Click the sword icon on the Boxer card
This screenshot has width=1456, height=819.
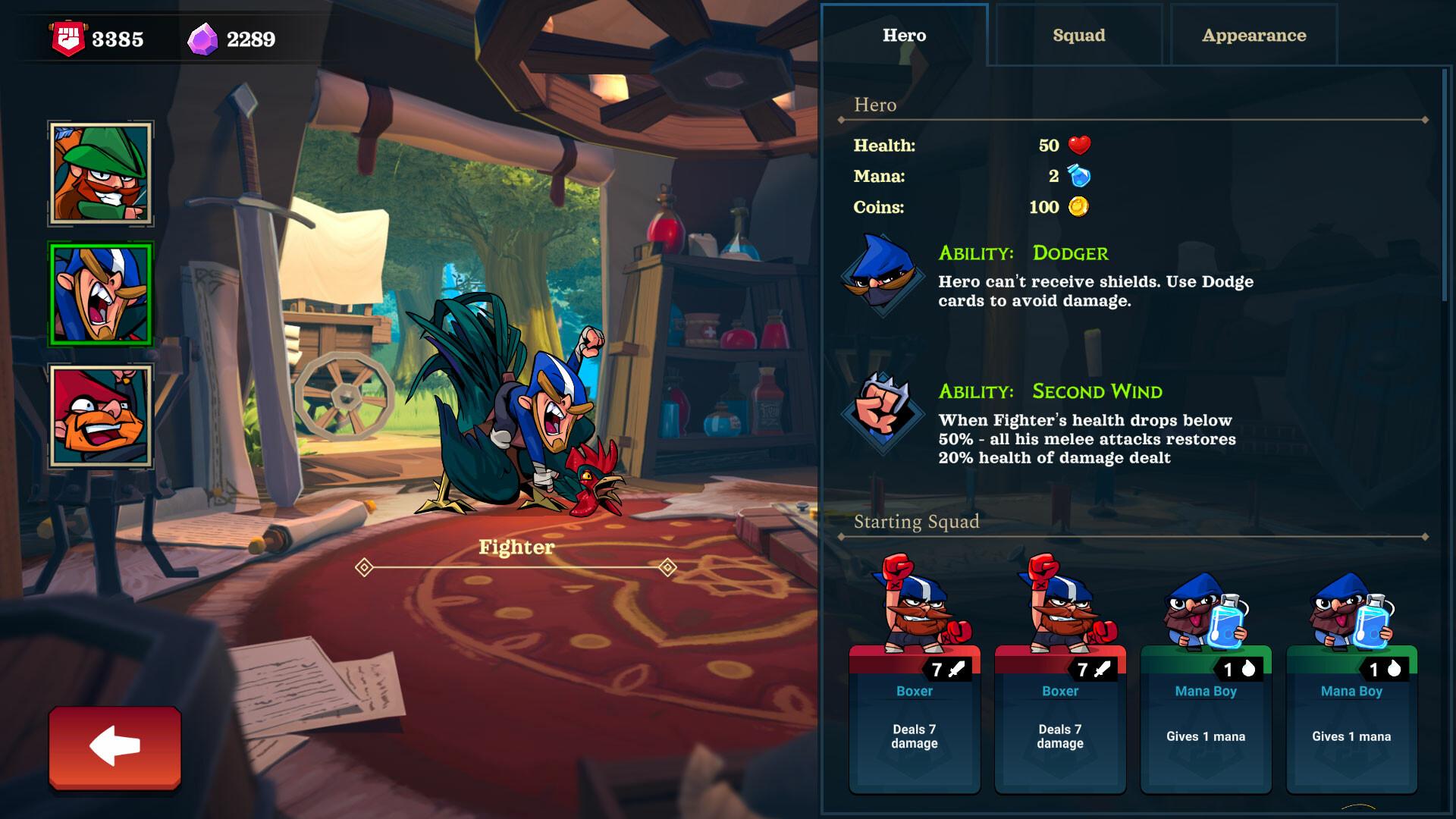tap(958, 668)
